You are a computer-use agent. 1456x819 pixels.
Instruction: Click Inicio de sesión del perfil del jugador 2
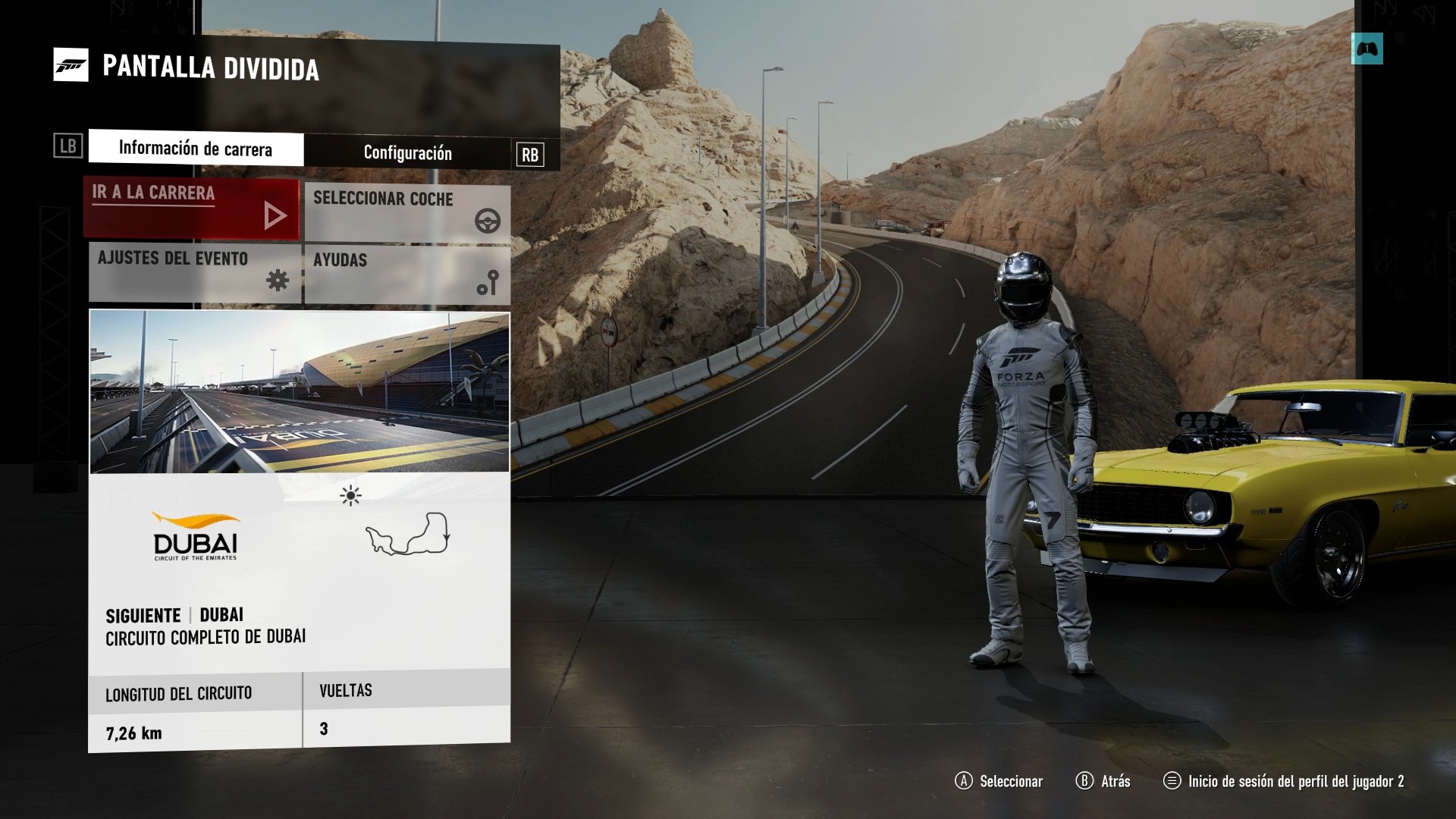click(x=1289, y=780)
